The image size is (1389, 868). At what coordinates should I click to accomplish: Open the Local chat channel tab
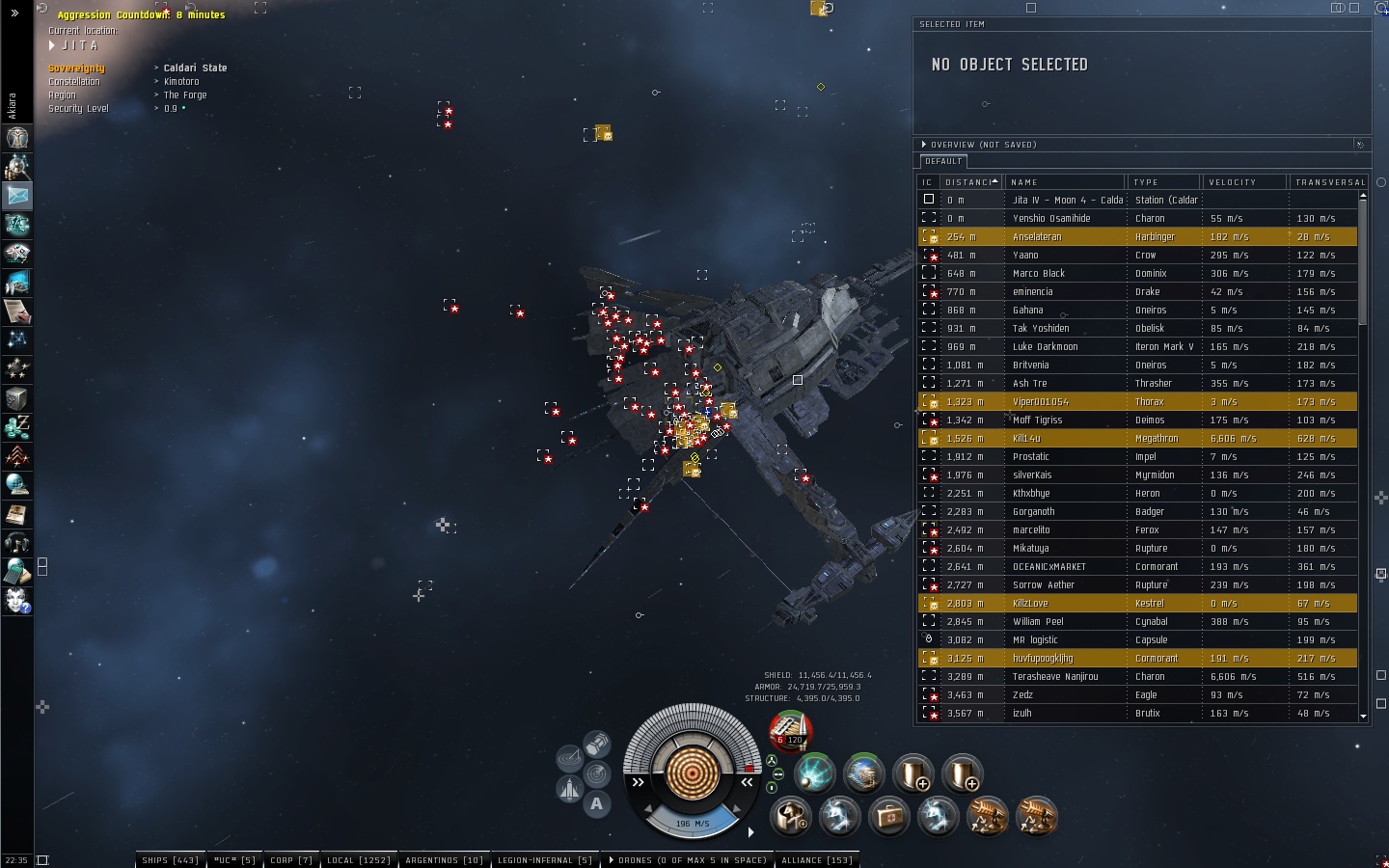coord(359,859)
